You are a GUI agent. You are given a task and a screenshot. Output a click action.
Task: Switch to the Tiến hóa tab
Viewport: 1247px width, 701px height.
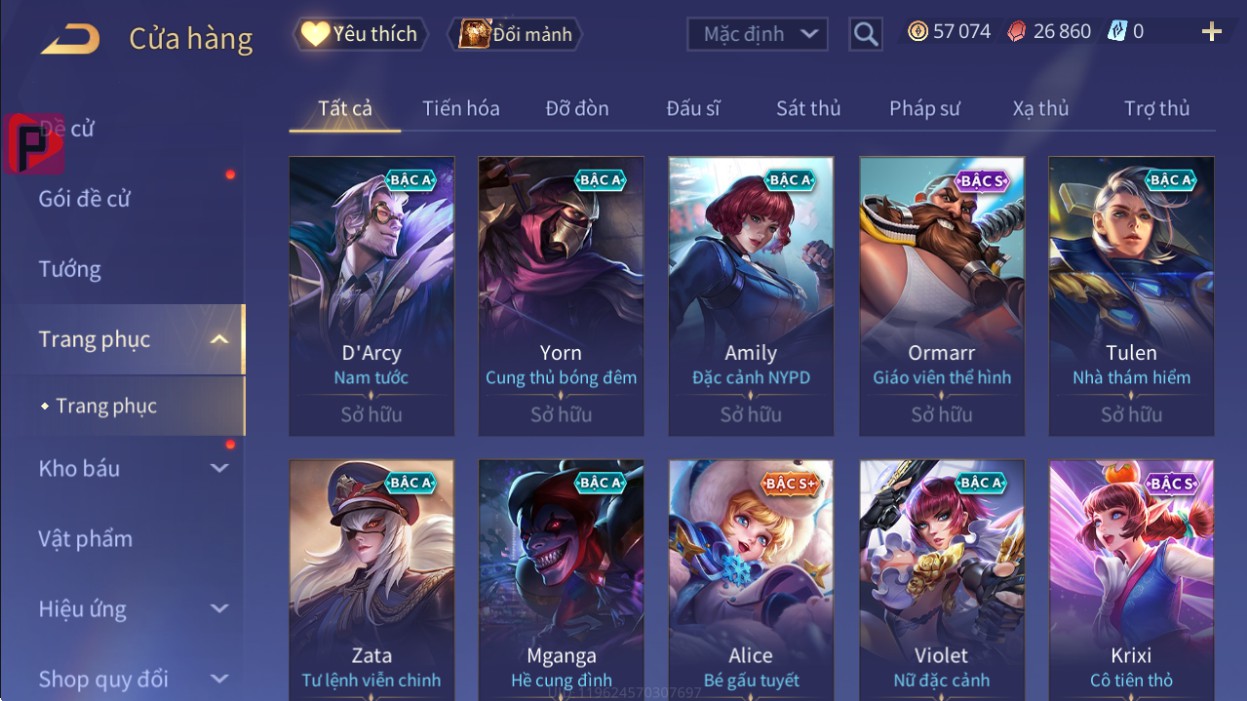coord(461,108)
